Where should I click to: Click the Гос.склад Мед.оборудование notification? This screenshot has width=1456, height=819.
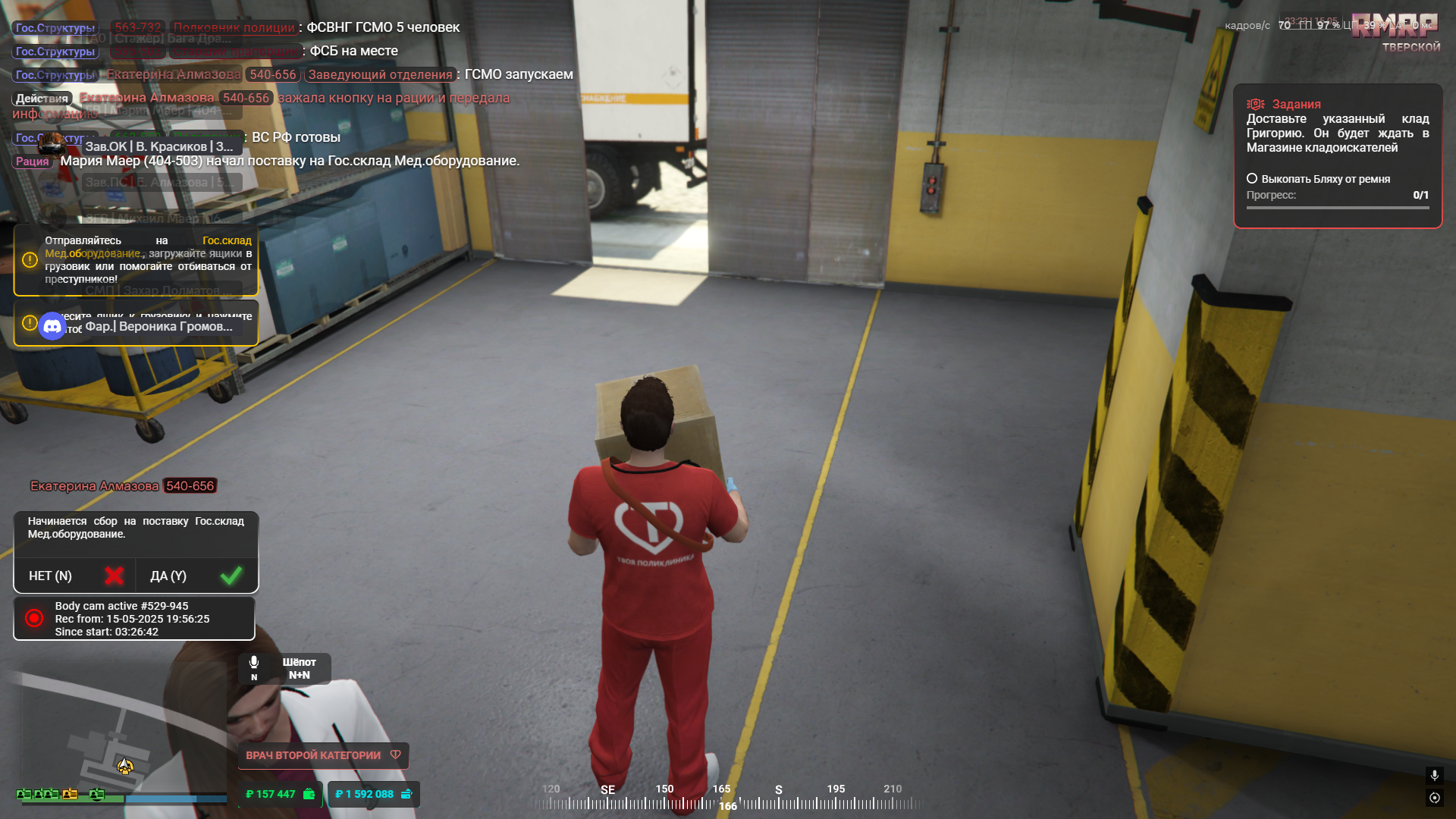click(136, 260)
